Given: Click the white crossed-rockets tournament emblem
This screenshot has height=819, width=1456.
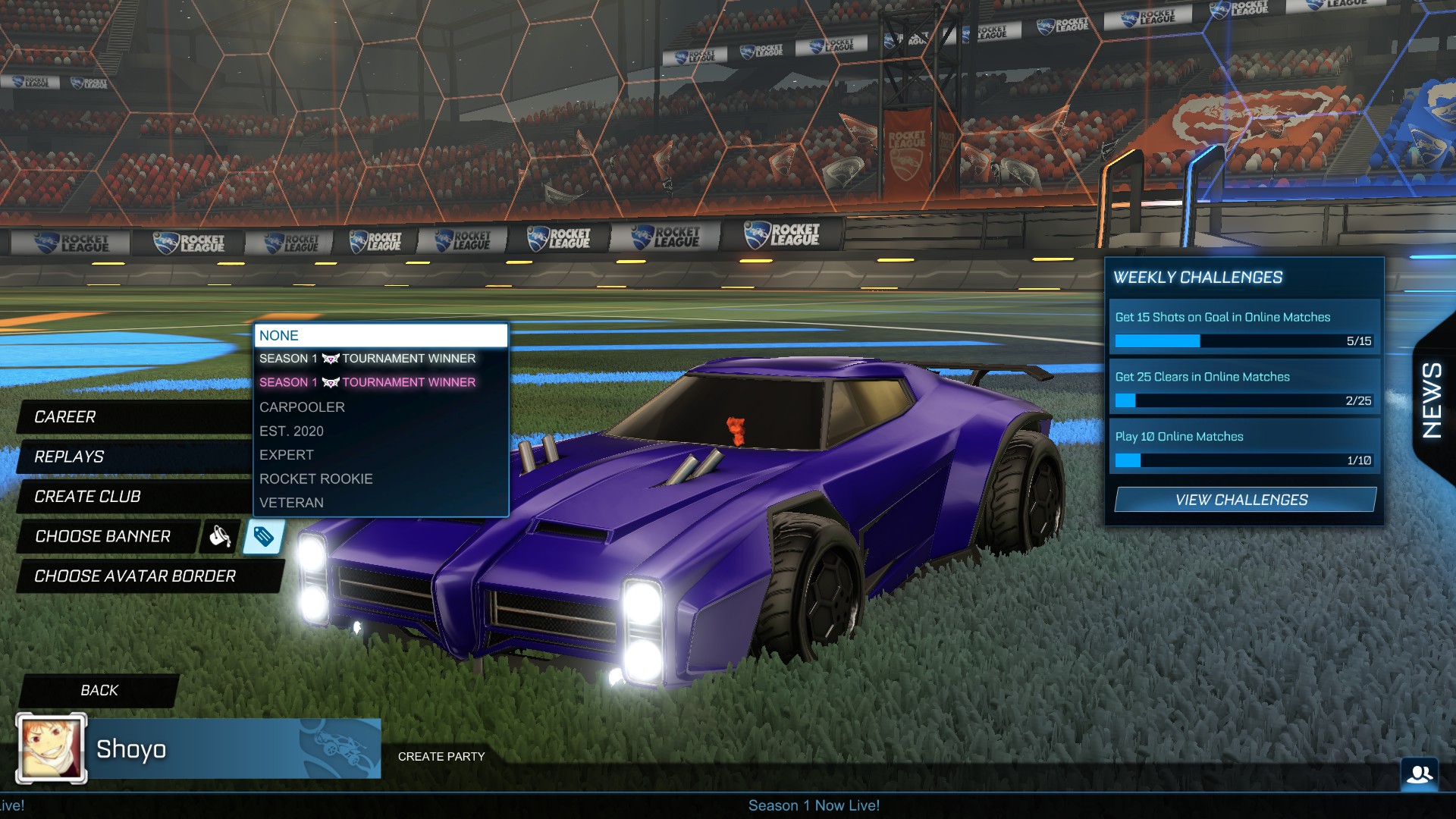Looking at the screenshot, I should click(330, 359).
